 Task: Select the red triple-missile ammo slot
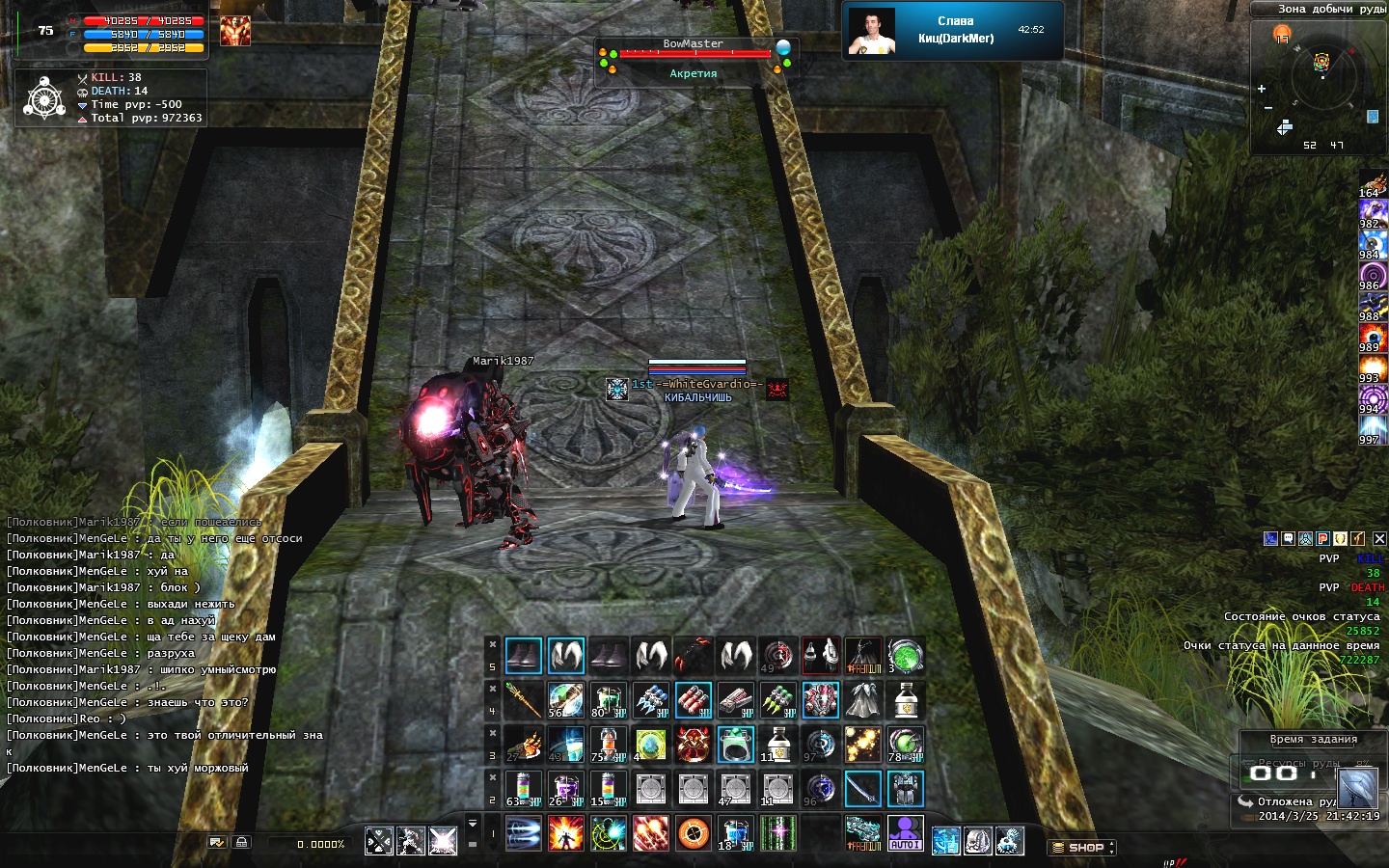pos(694,700)
